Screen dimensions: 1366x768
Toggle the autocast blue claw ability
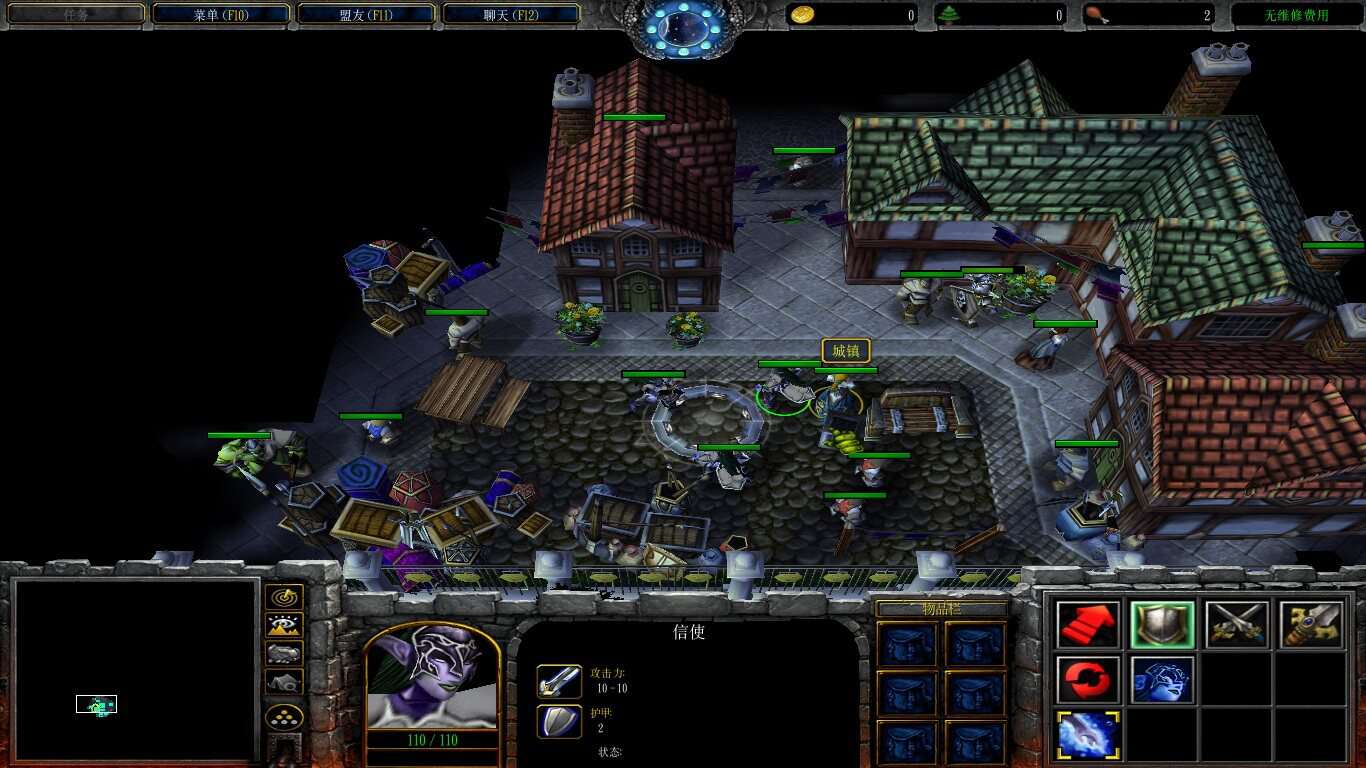tap(1088, 734)
